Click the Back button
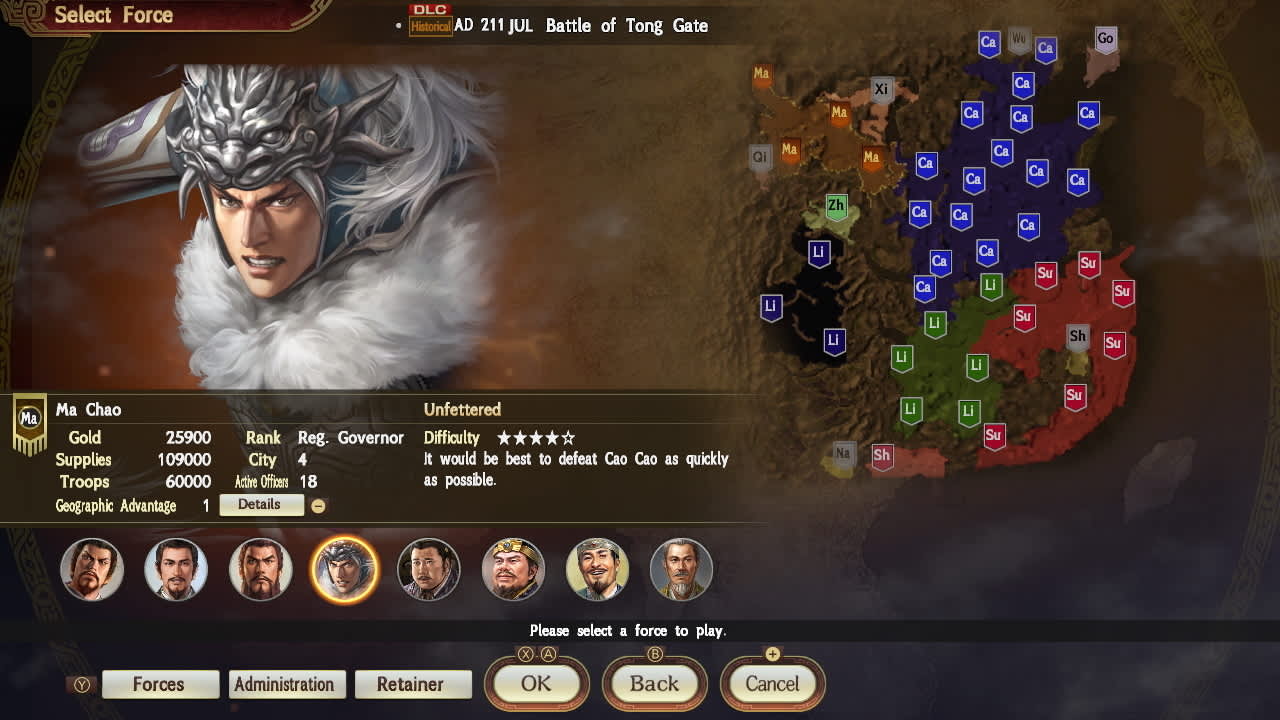 [655, 684]
